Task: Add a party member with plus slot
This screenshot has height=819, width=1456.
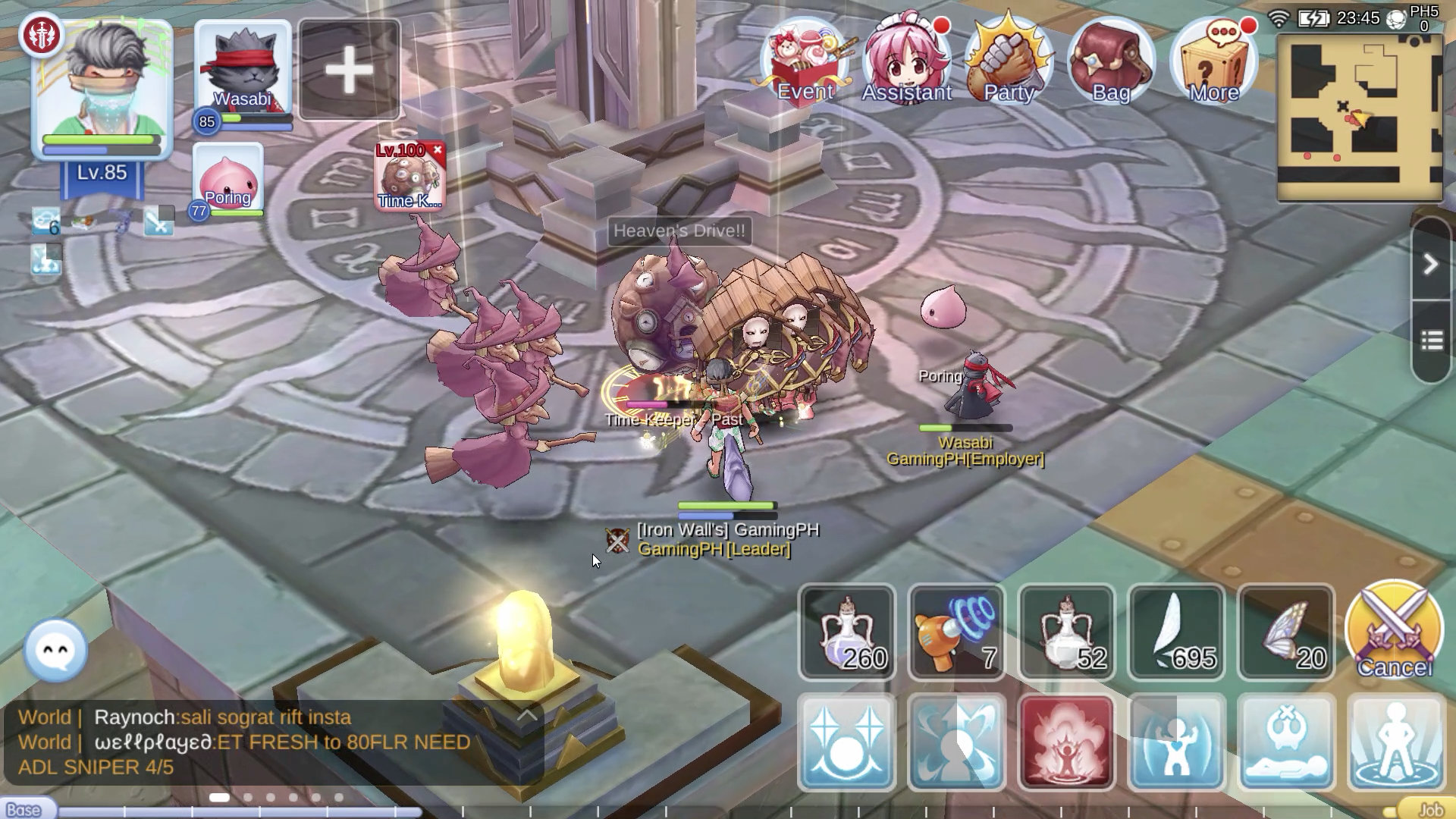Action: (349, 70)
